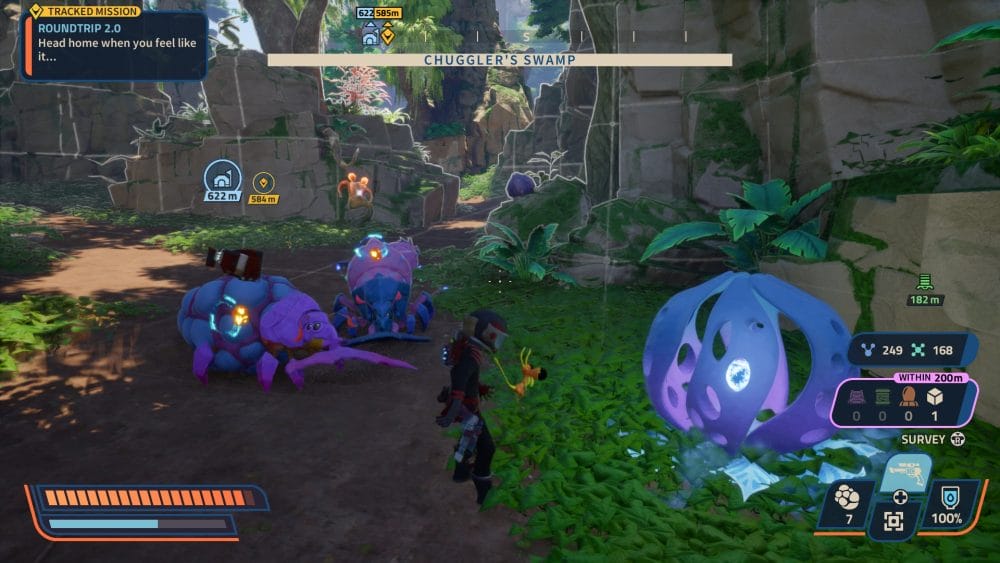
Task: Select the water tank slot at 100%
Action: tap(945, 503)
